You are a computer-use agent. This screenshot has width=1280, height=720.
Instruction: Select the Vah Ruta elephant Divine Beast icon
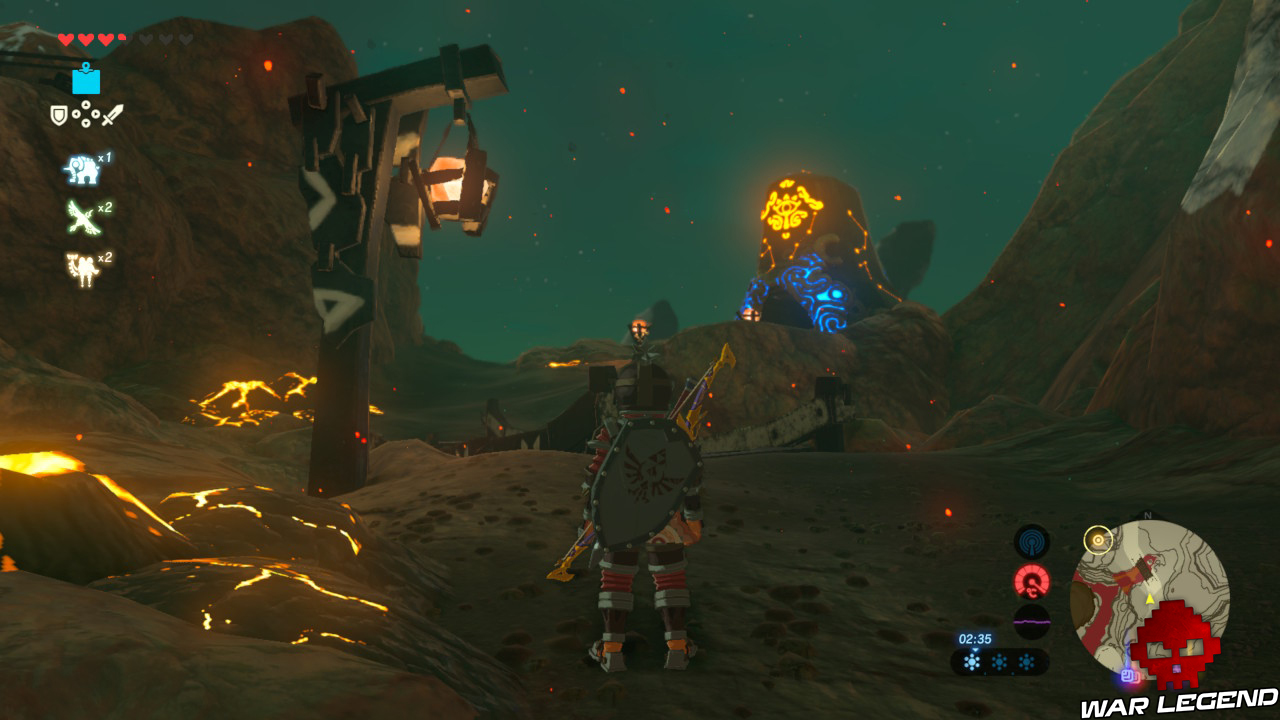(x=80, y=168)
